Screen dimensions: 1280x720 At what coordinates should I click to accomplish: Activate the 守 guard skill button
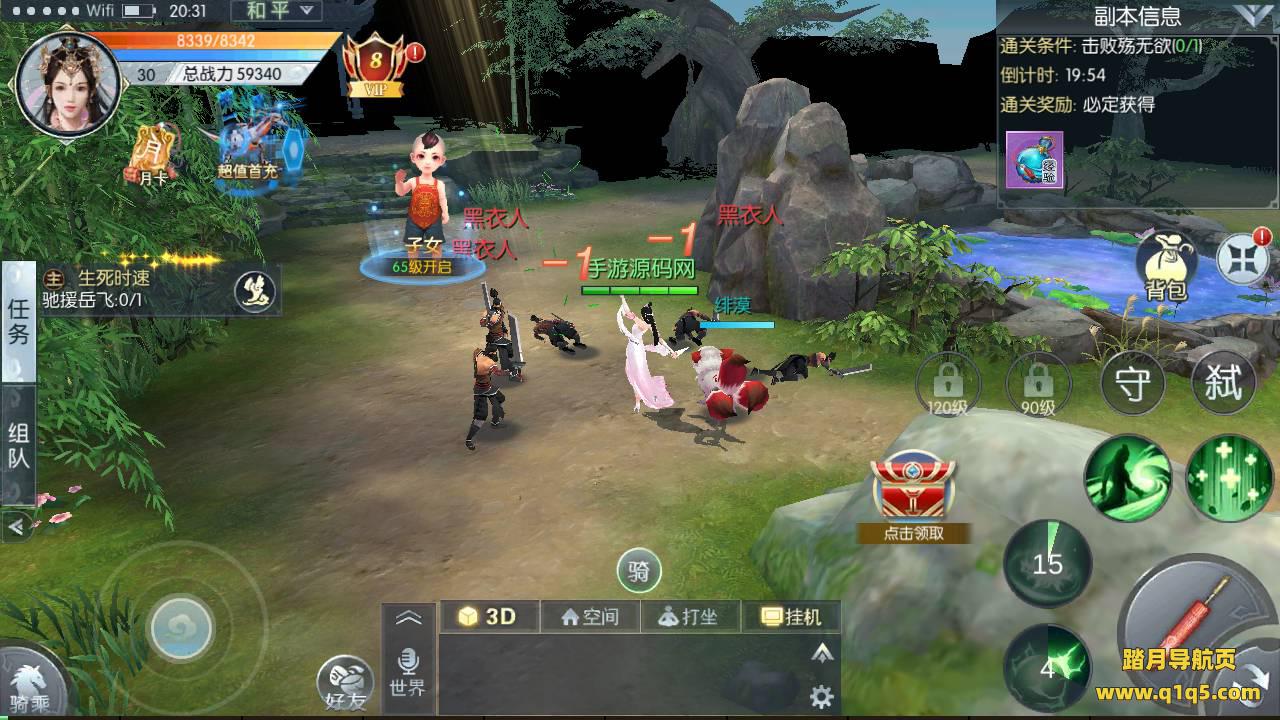1131,384
